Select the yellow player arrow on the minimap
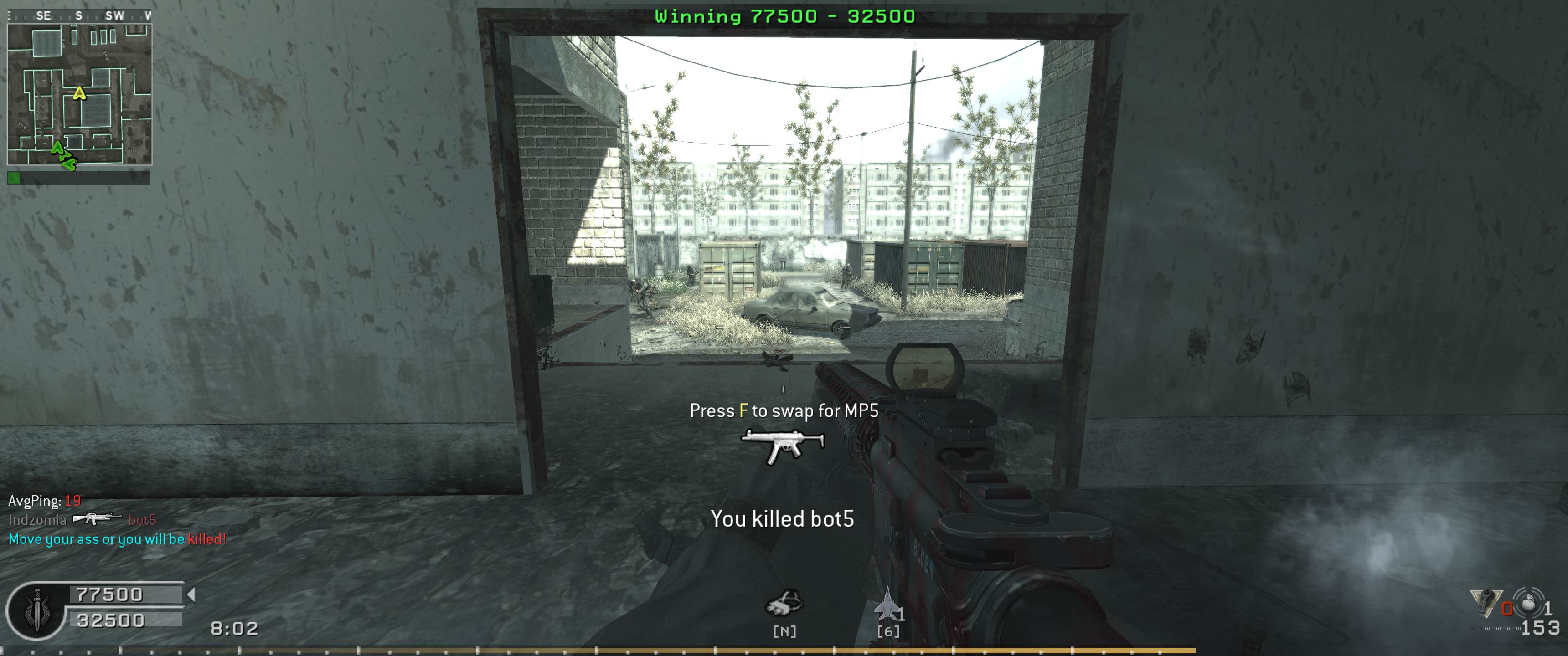The image size is (1568, 656). [79, 93]
